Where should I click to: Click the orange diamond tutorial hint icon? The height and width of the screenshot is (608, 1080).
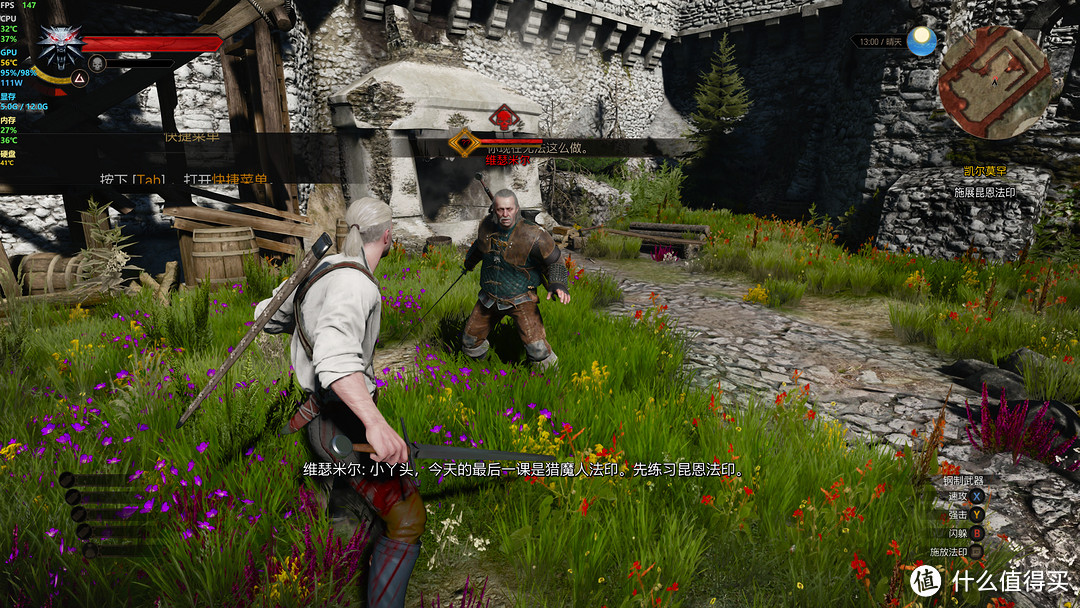click(x=463, y=143)
